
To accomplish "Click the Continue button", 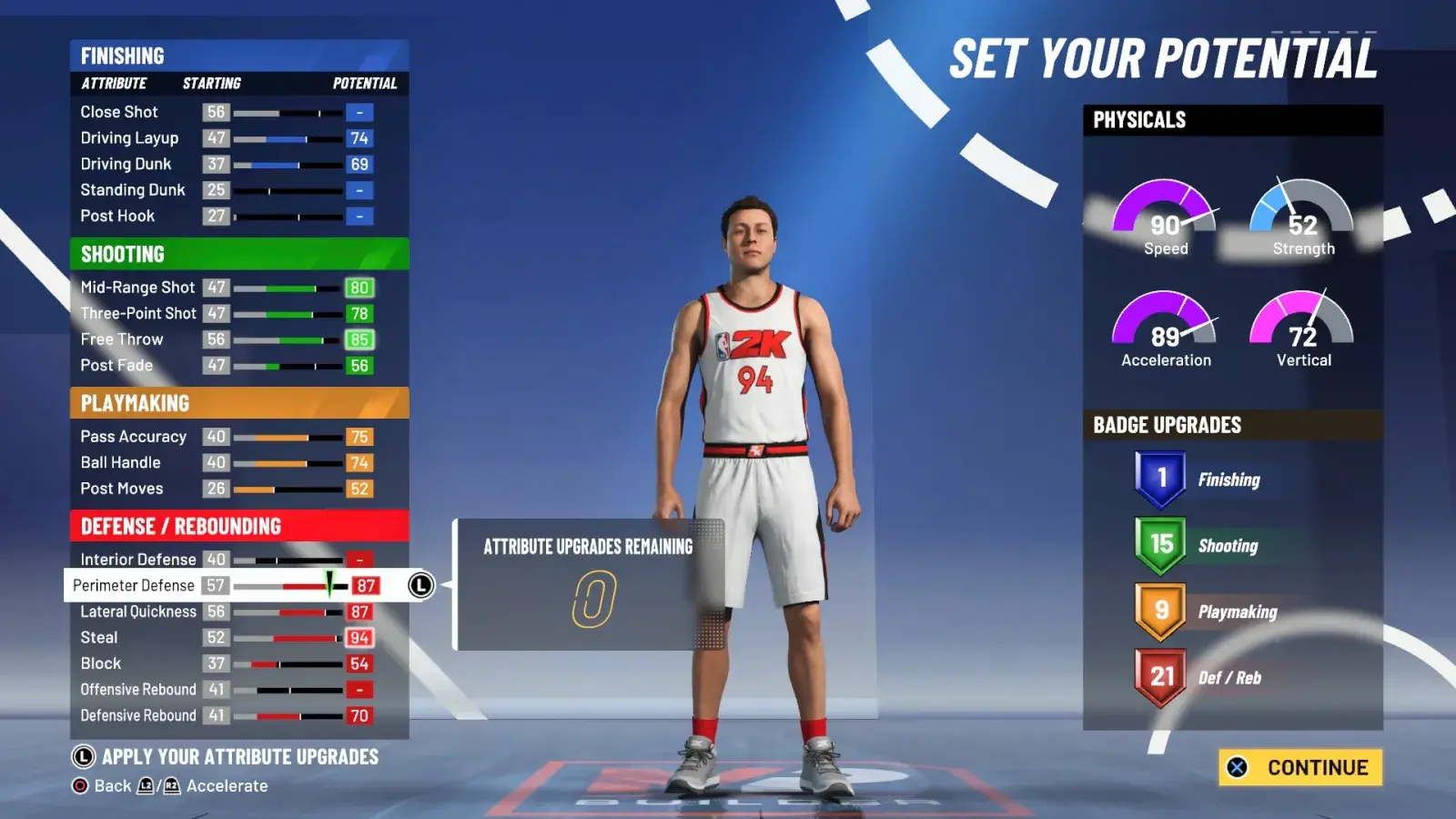I will coord(1300,767).
